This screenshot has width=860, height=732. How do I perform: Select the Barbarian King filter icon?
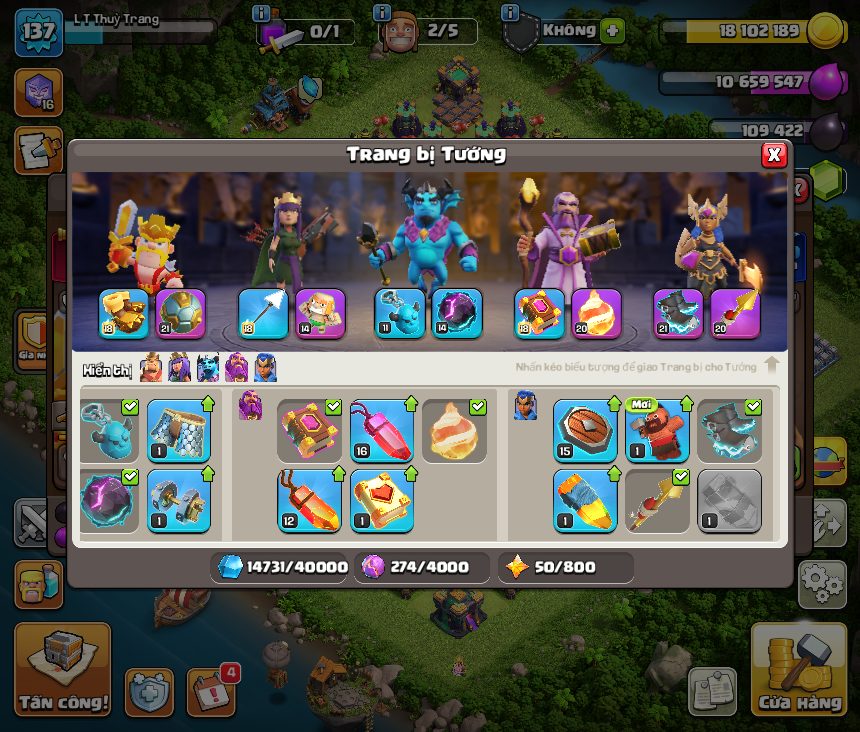pos(151,368)
